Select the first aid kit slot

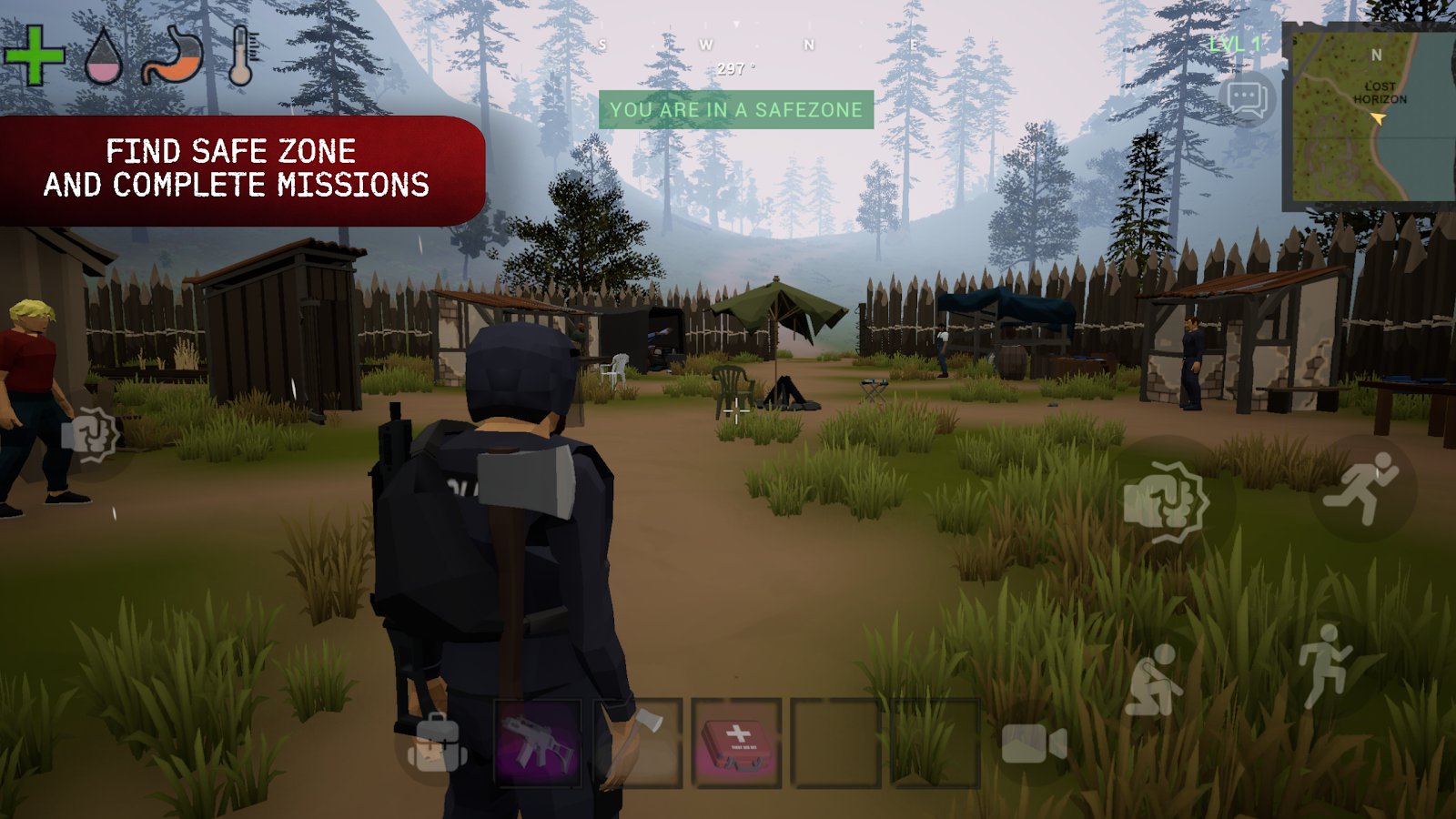[x=736, y=743]
